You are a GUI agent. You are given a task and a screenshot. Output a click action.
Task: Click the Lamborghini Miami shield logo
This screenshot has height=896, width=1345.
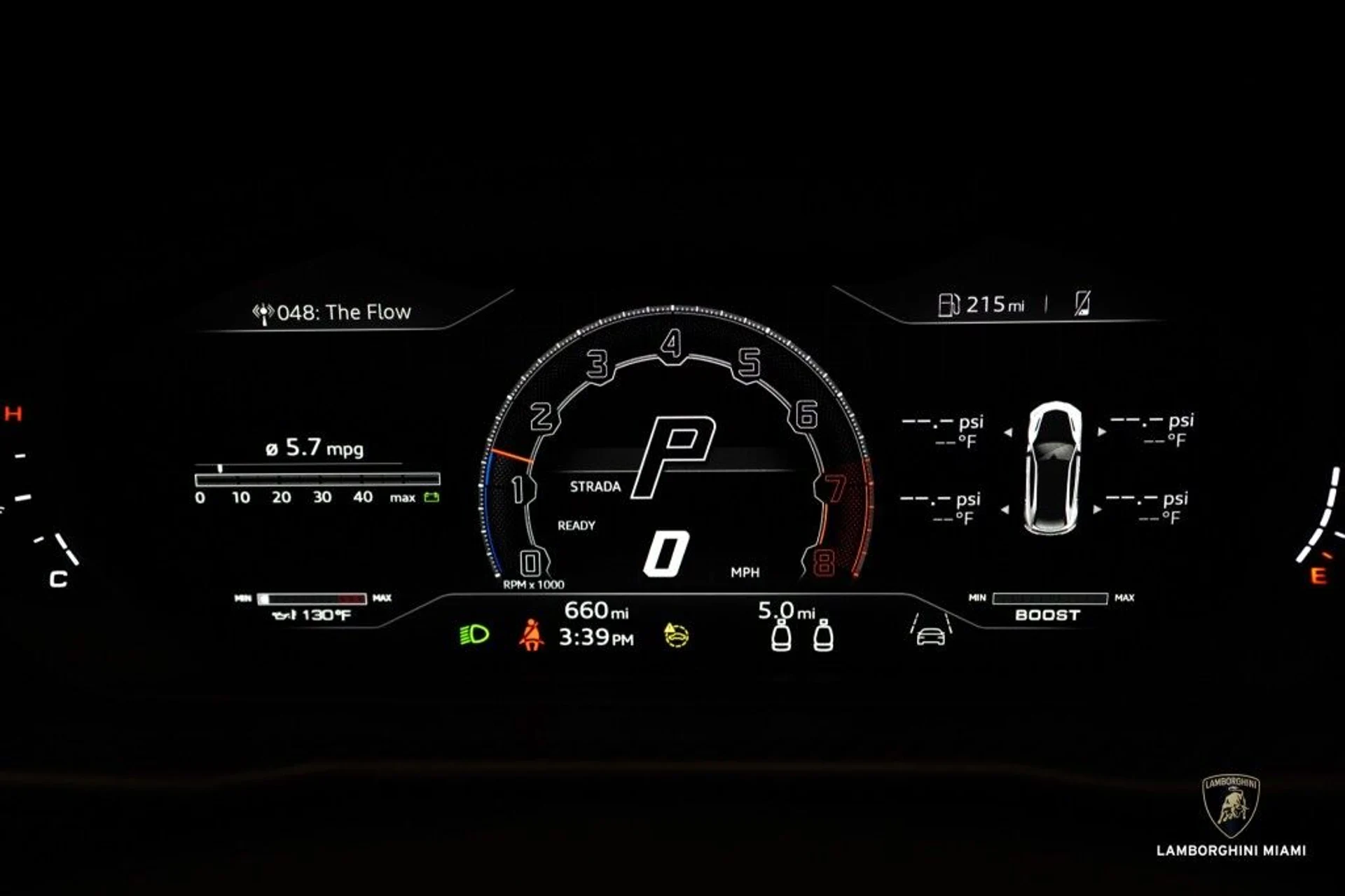point(1231,805)
